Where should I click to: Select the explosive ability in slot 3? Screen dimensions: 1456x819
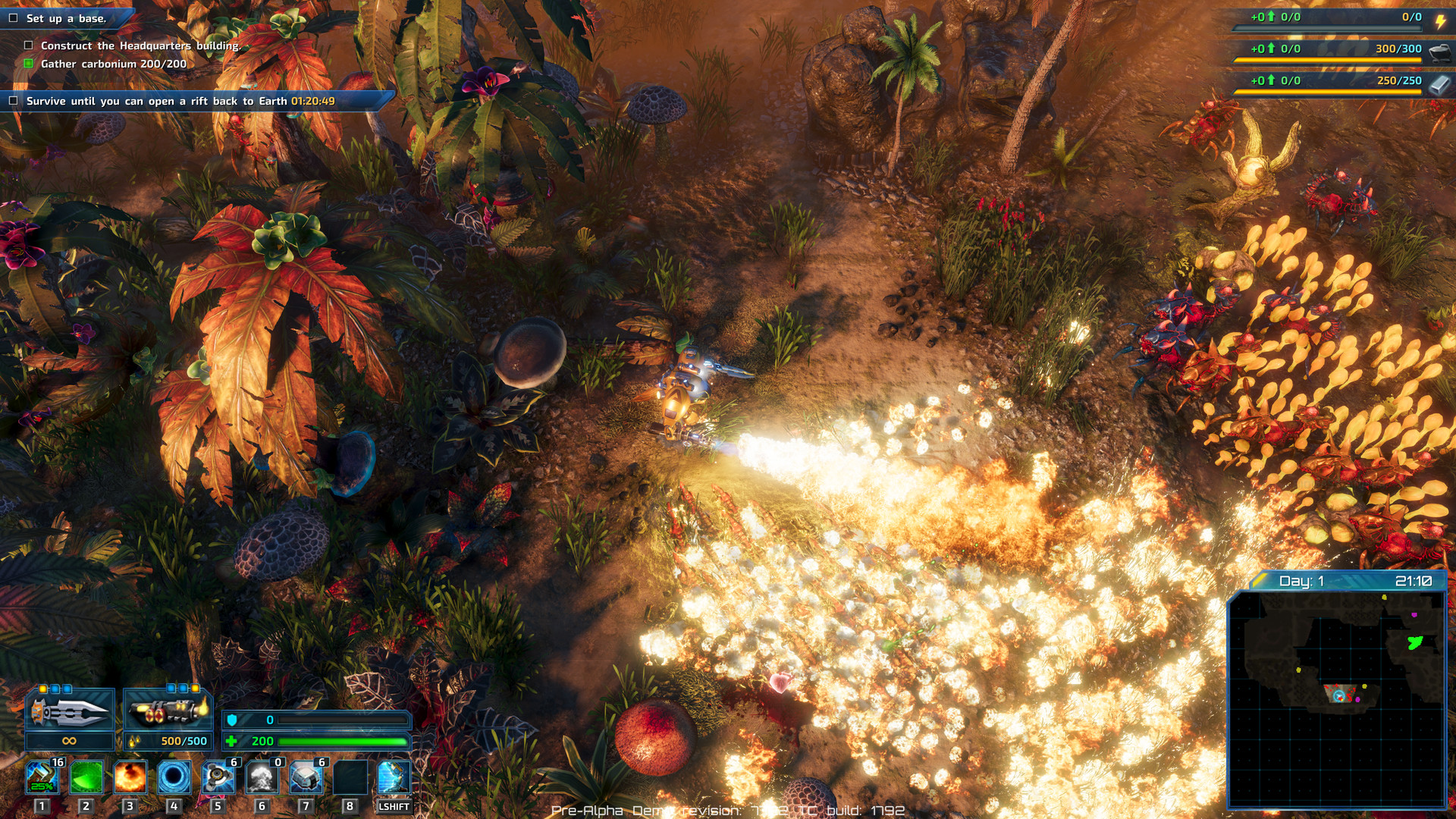click(x=132, y=777)
